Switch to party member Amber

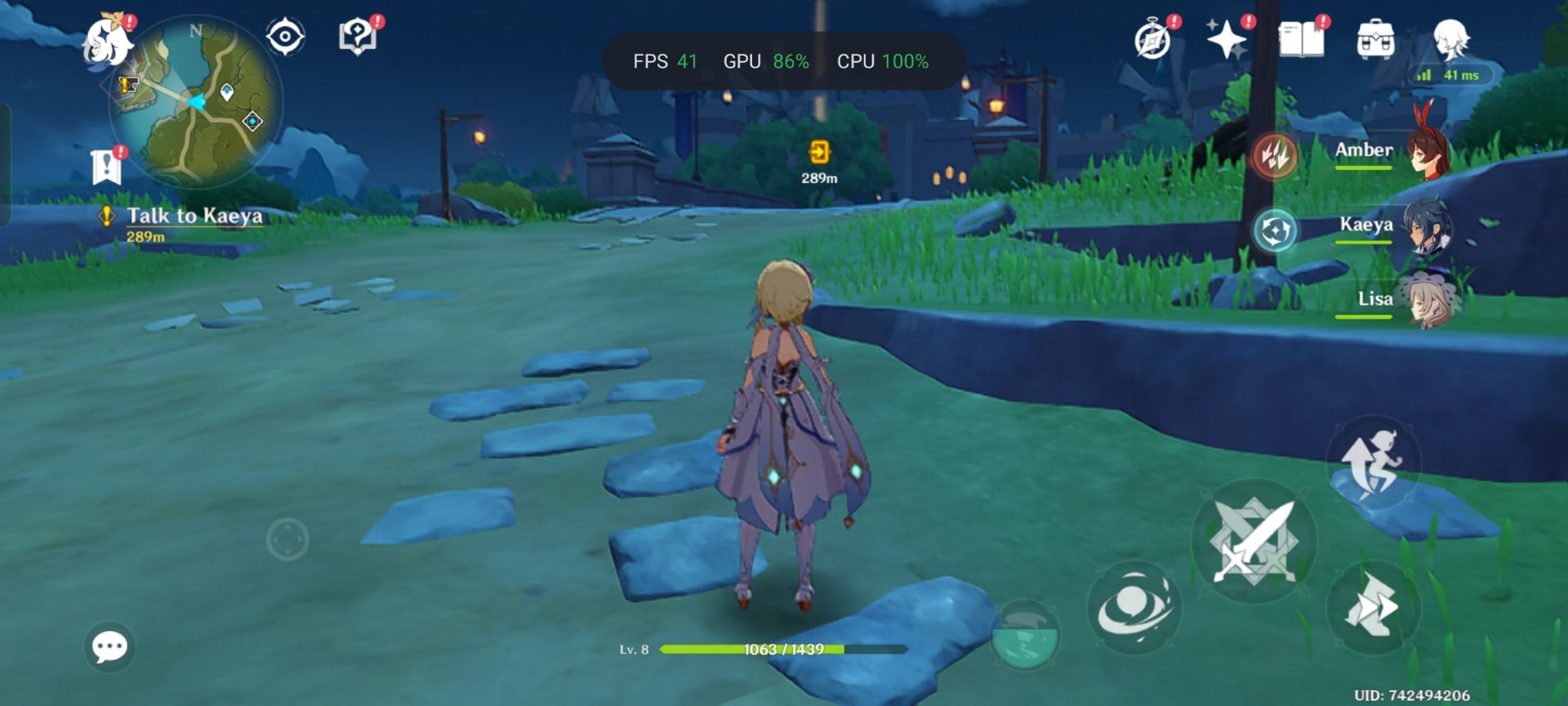point(1388,151)
